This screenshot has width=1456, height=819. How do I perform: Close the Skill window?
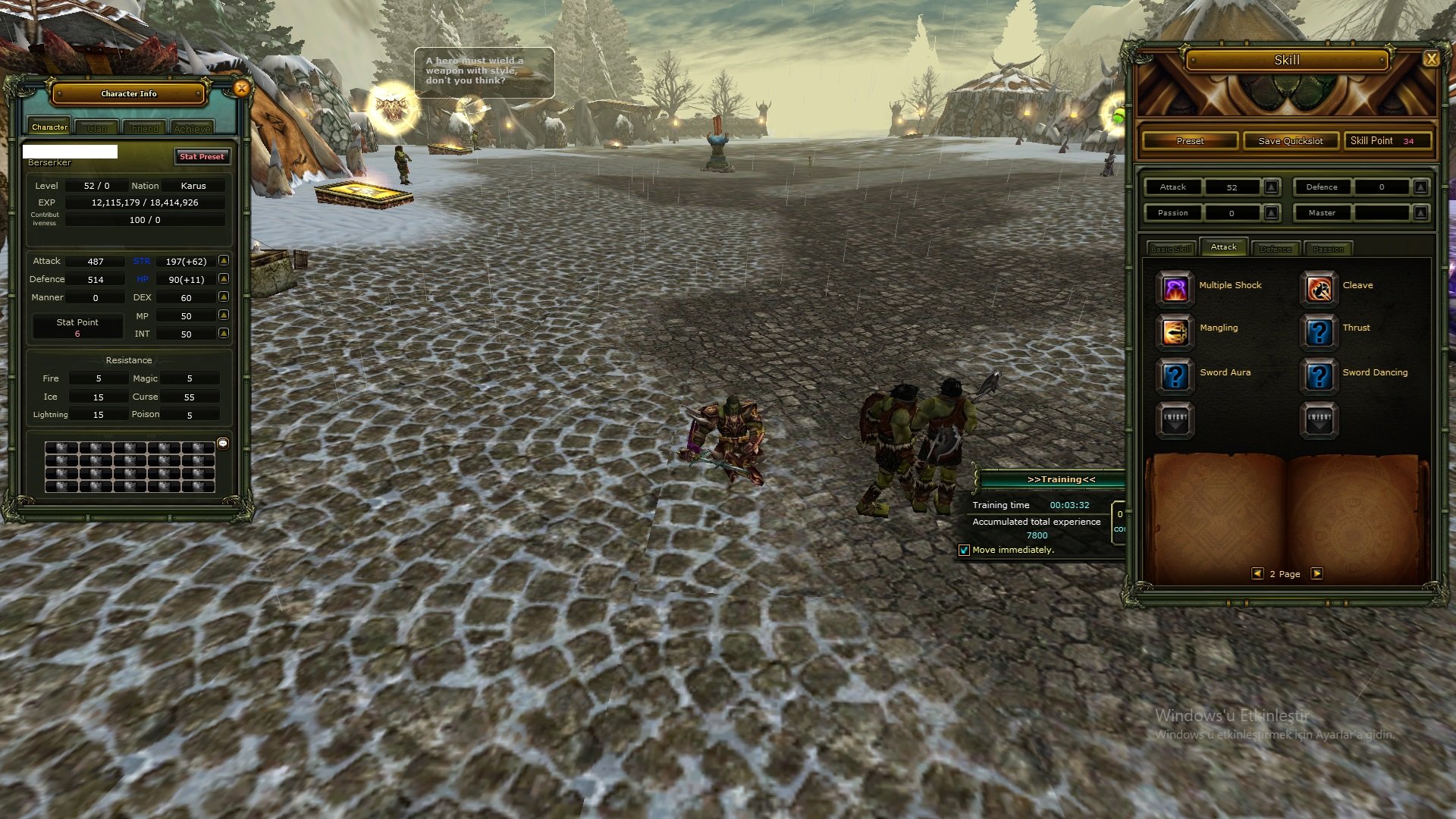pyautogui.click(x=1431, y=59)
